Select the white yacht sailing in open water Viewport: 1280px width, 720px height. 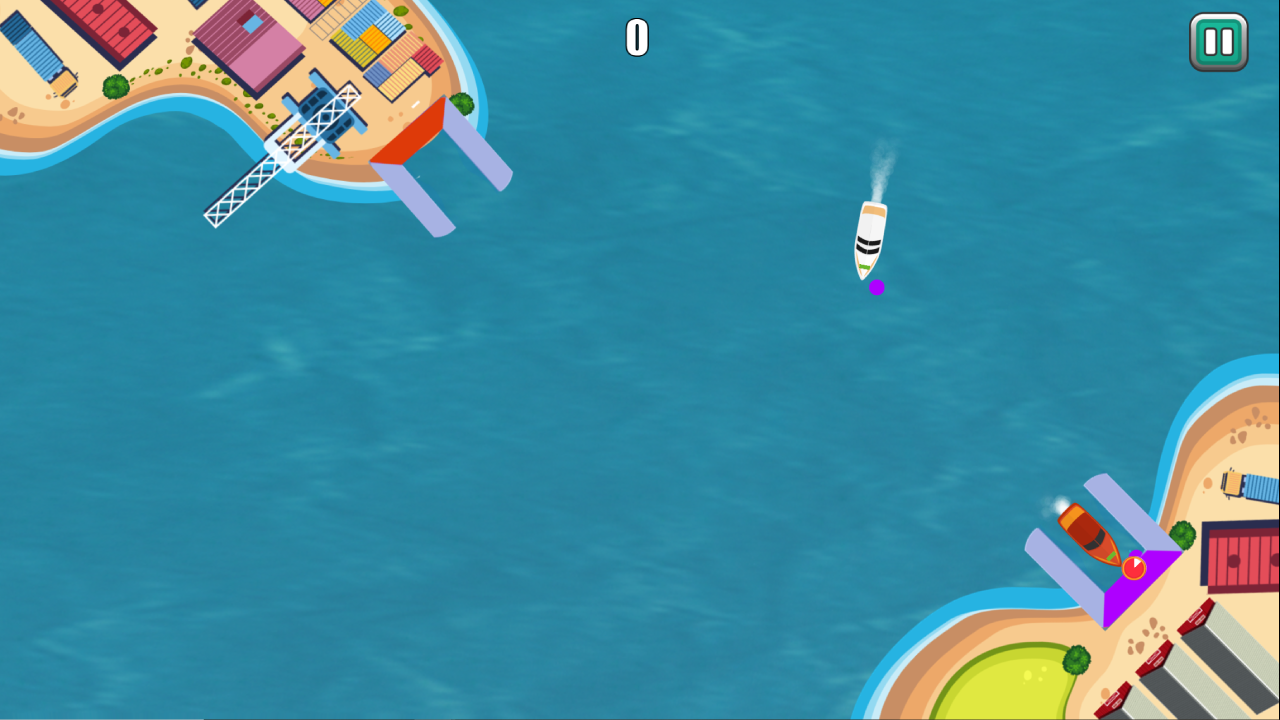pos(872,240)
